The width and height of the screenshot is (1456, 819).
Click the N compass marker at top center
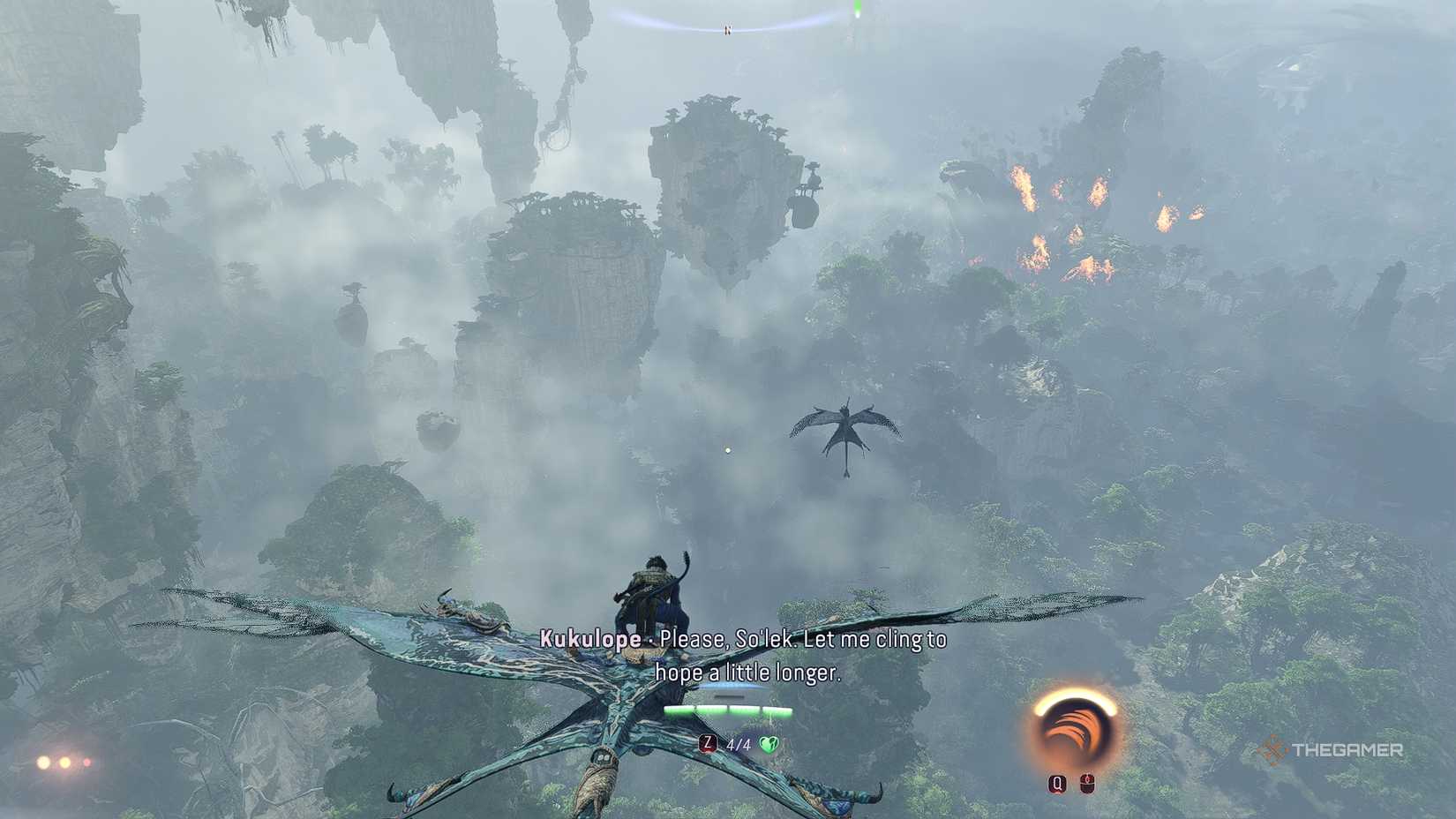(727, 28)
